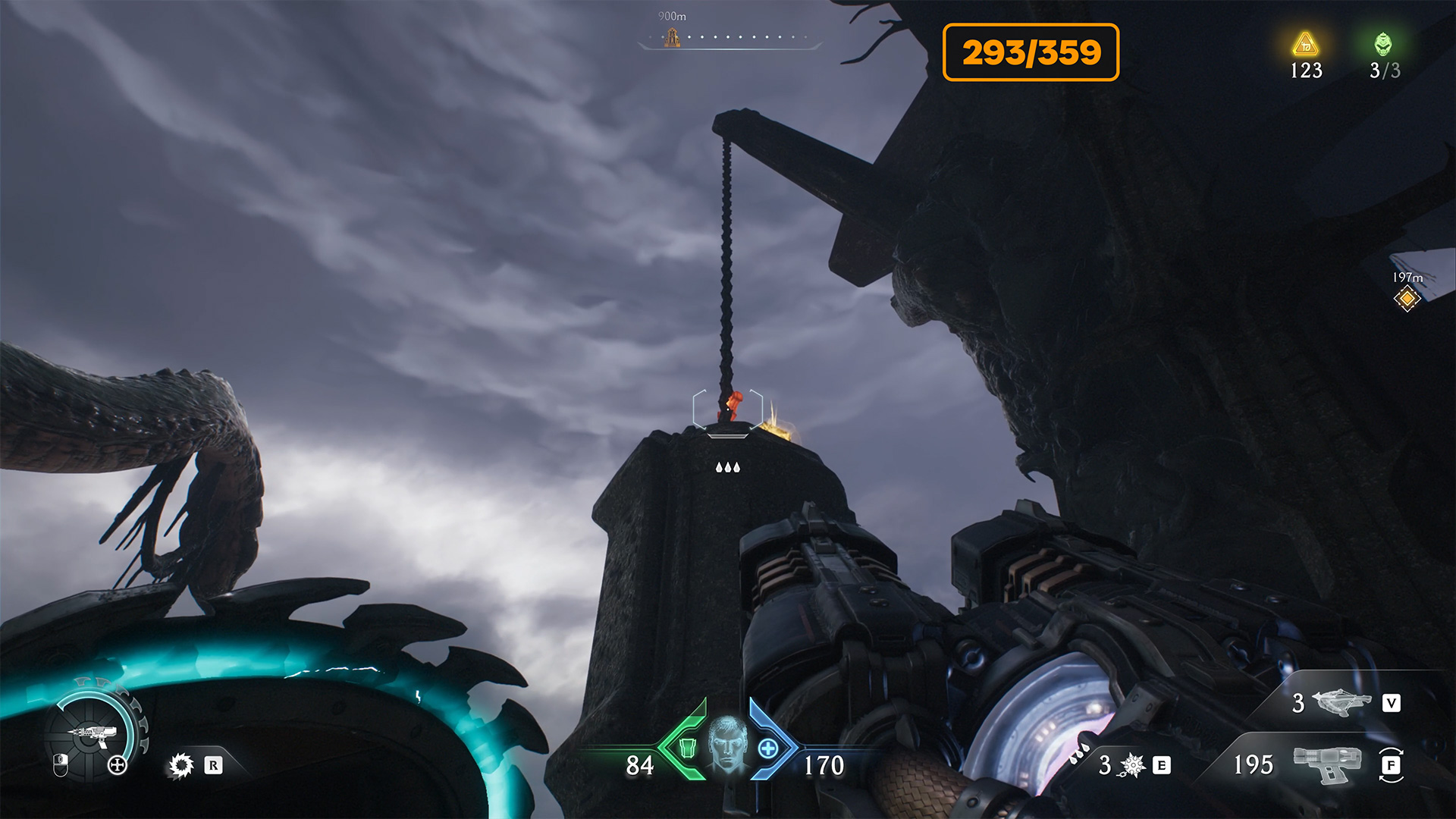Screen dimensions: 1456x819
Task: Select the orange diamond waypoint marker
Action: coord(1407,299)
